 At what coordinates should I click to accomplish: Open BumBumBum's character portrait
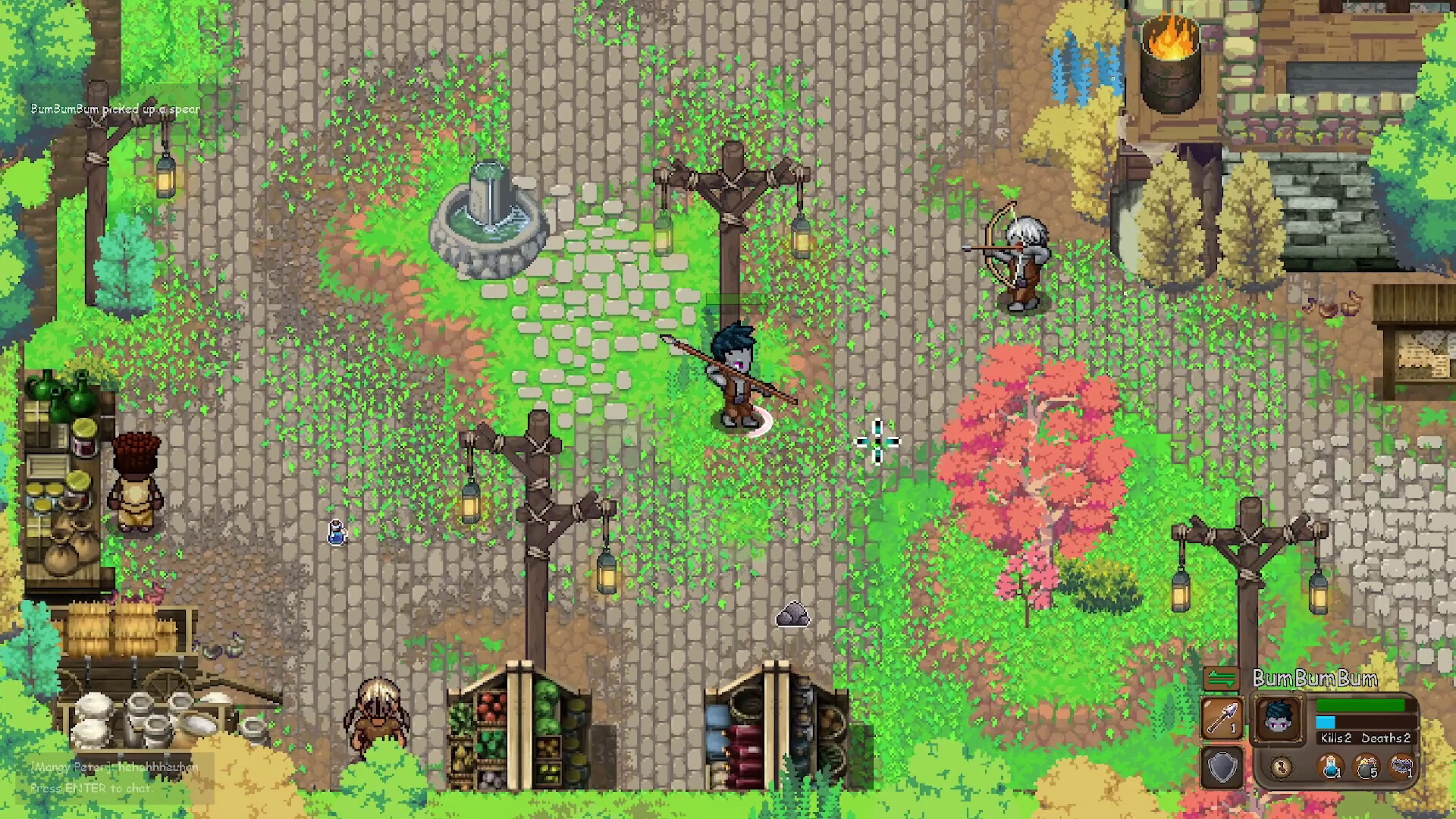[1280, 717]
